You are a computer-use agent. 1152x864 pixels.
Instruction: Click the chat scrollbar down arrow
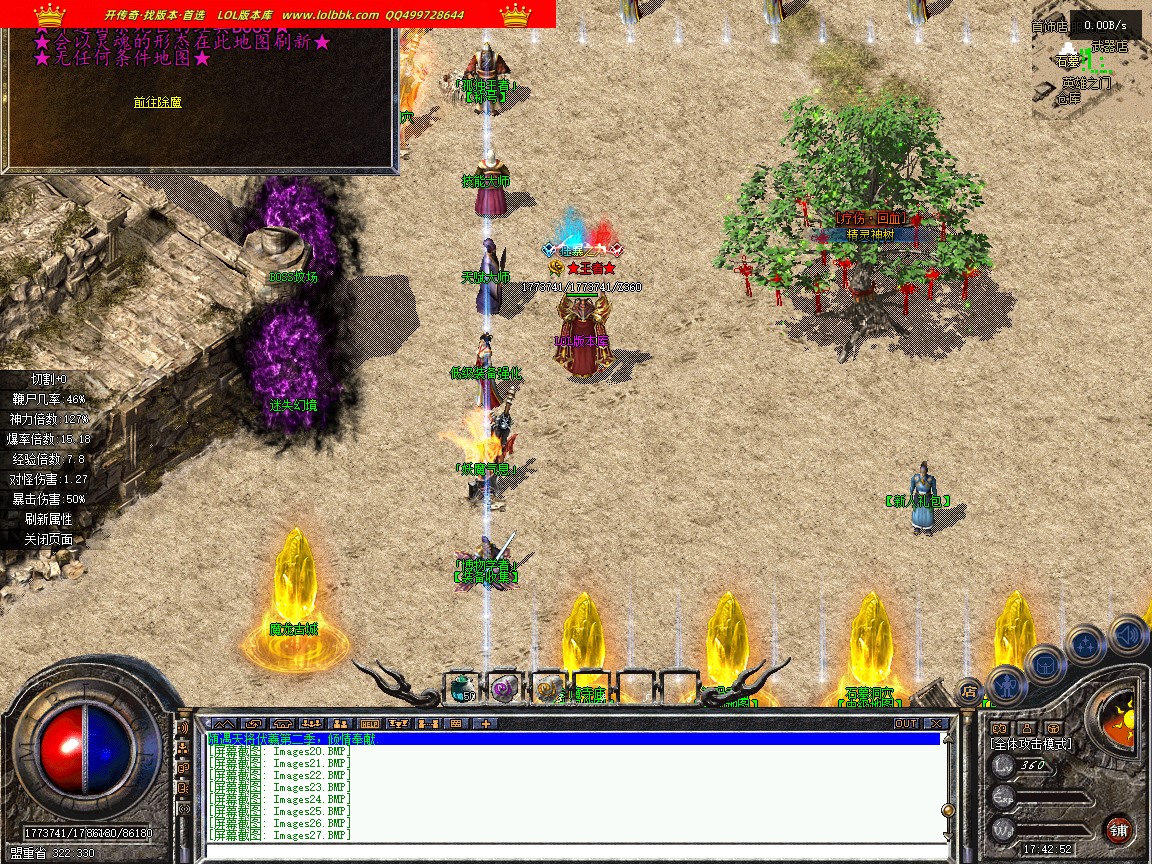point(947,836)
